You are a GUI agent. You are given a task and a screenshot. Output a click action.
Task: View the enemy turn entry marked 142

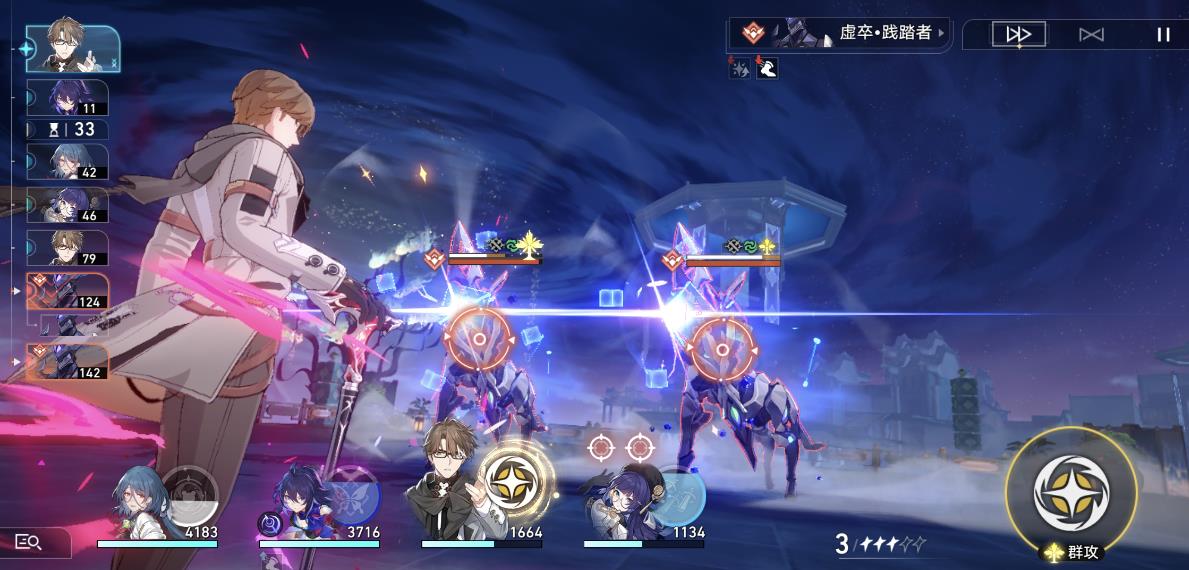pos(70,360)
